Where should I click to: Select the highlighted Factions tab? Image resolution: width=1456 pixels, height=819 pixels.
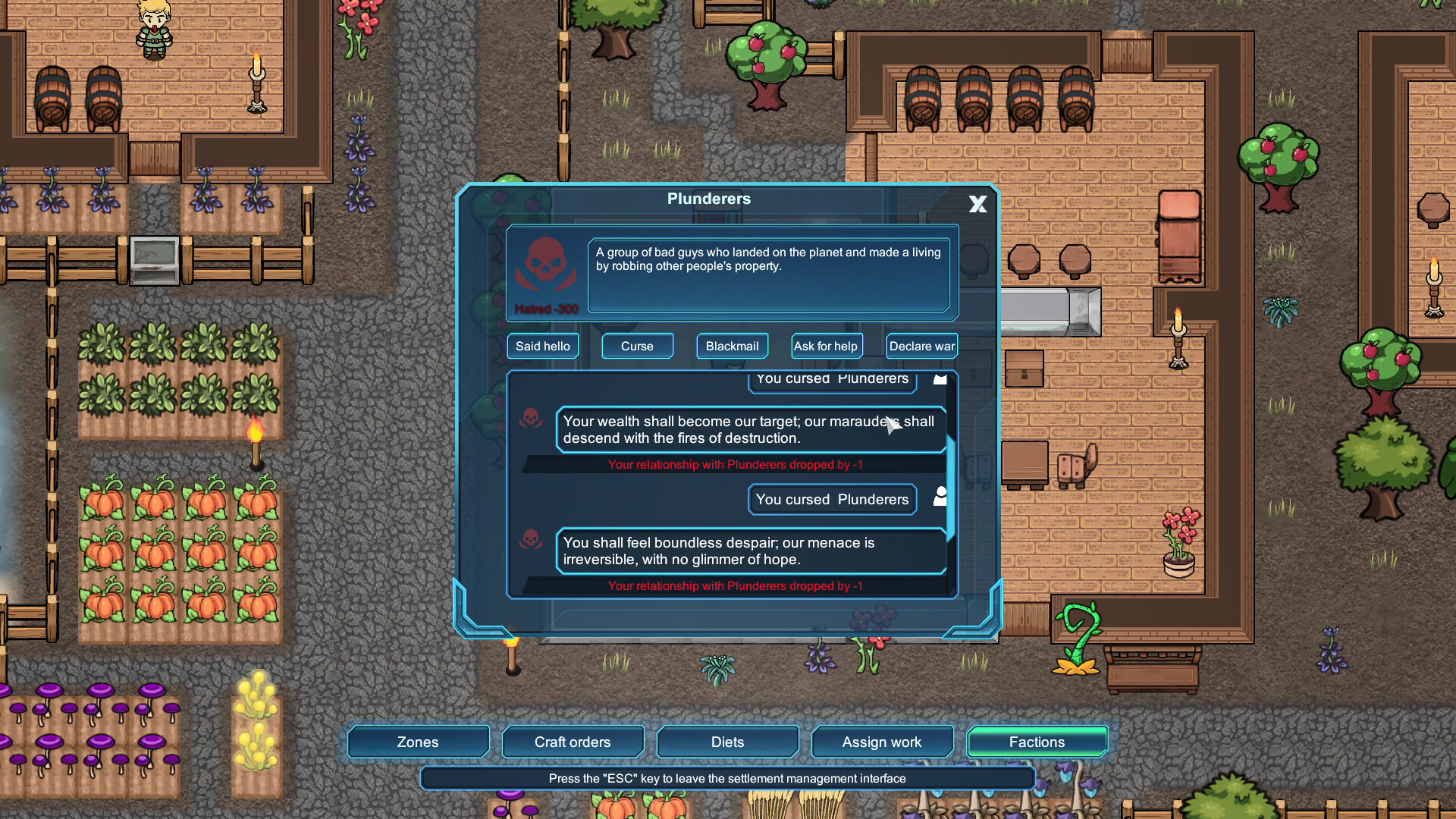coord(1037,742)
